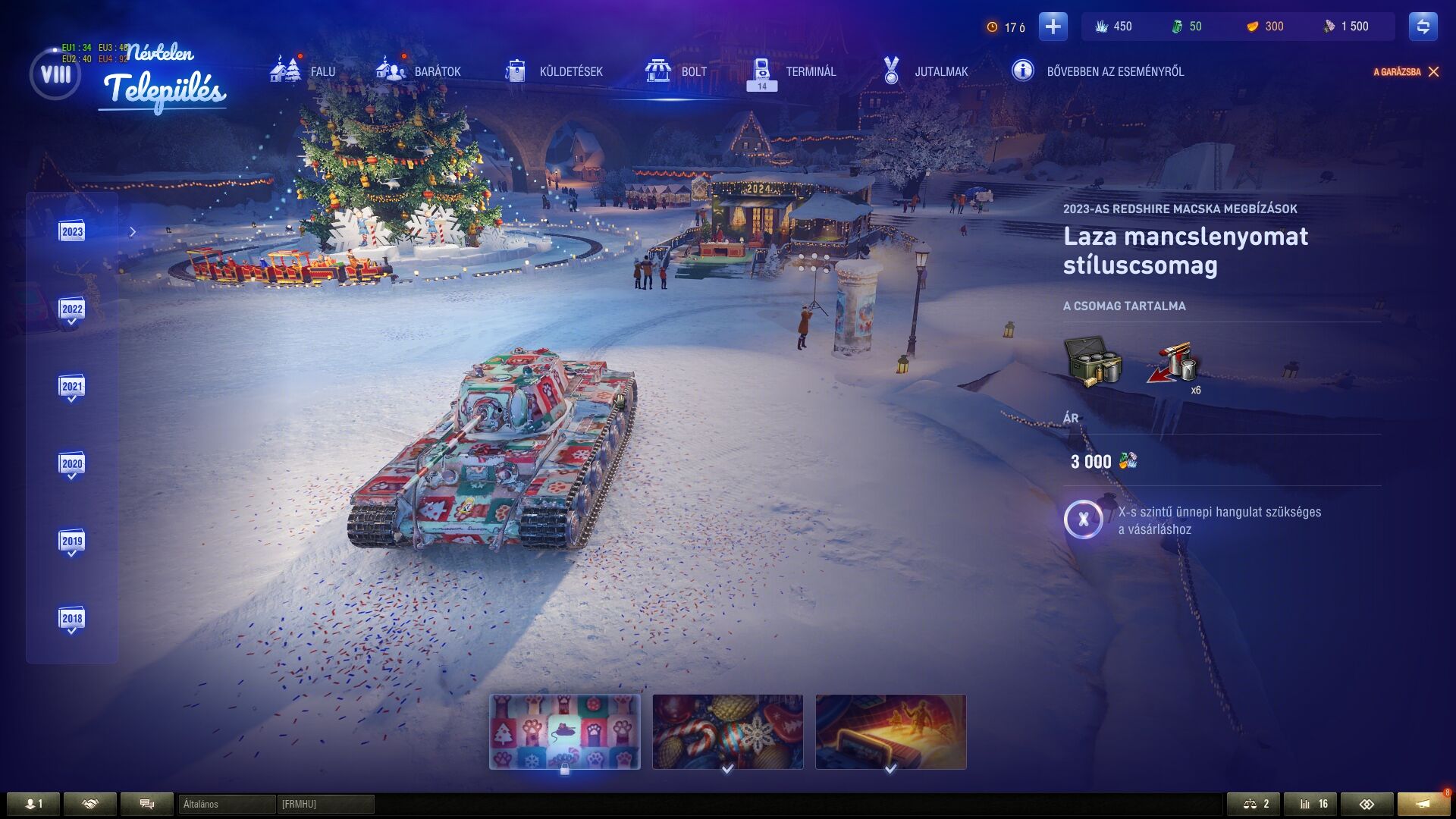Choose the candy cane ornaments style thumbnail
The image size is (1456, 819).
[728, 731]
